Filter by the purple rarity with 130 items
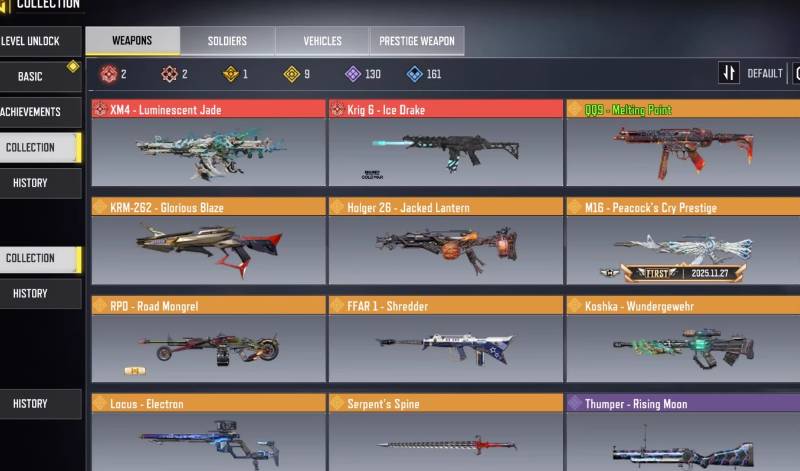 pyautogui.click(x=363, y=74)
